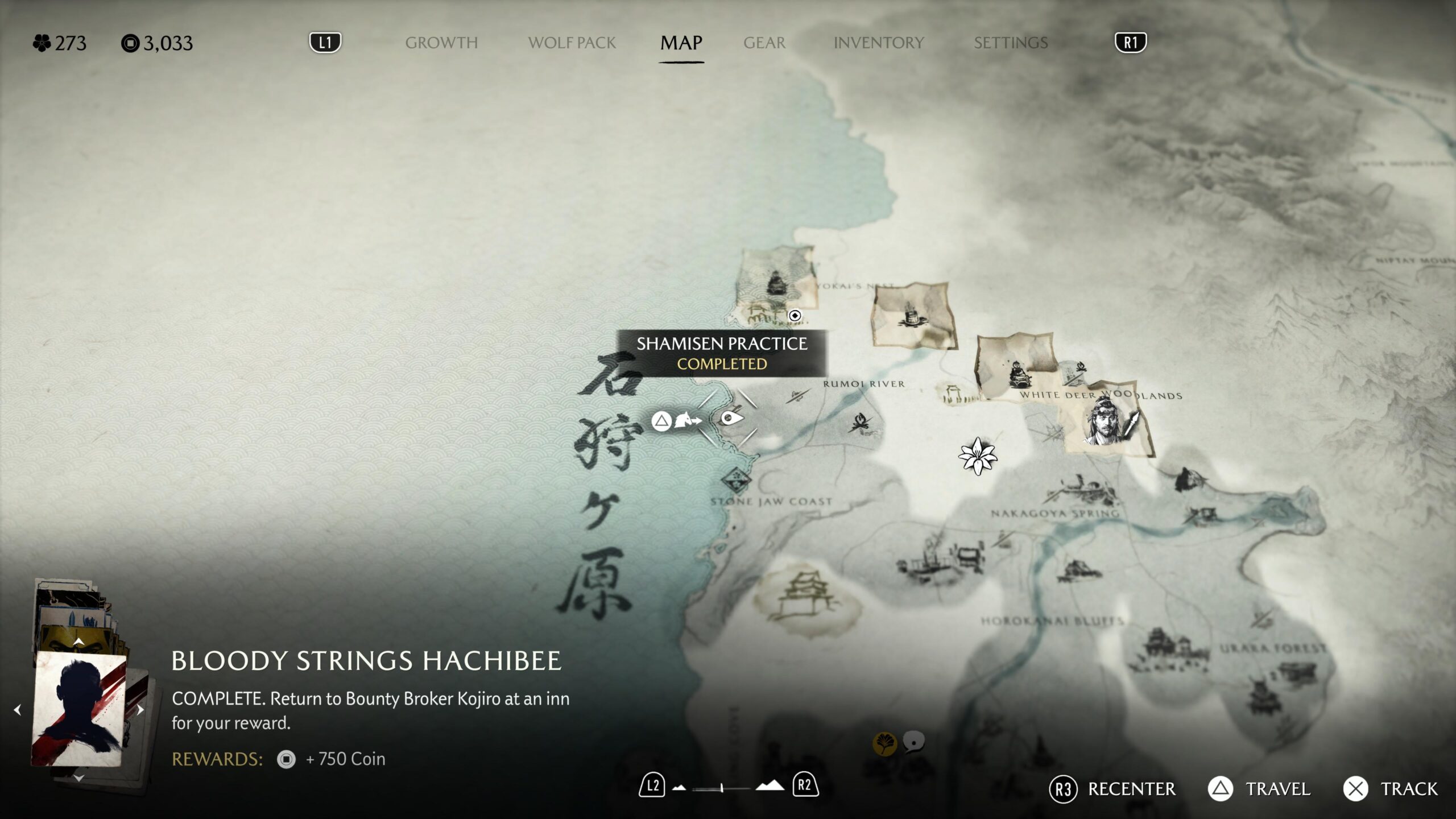Select the Stone Jaw Coast diamond marker
Screen dimensions: 1456x819
pos(737,479)
